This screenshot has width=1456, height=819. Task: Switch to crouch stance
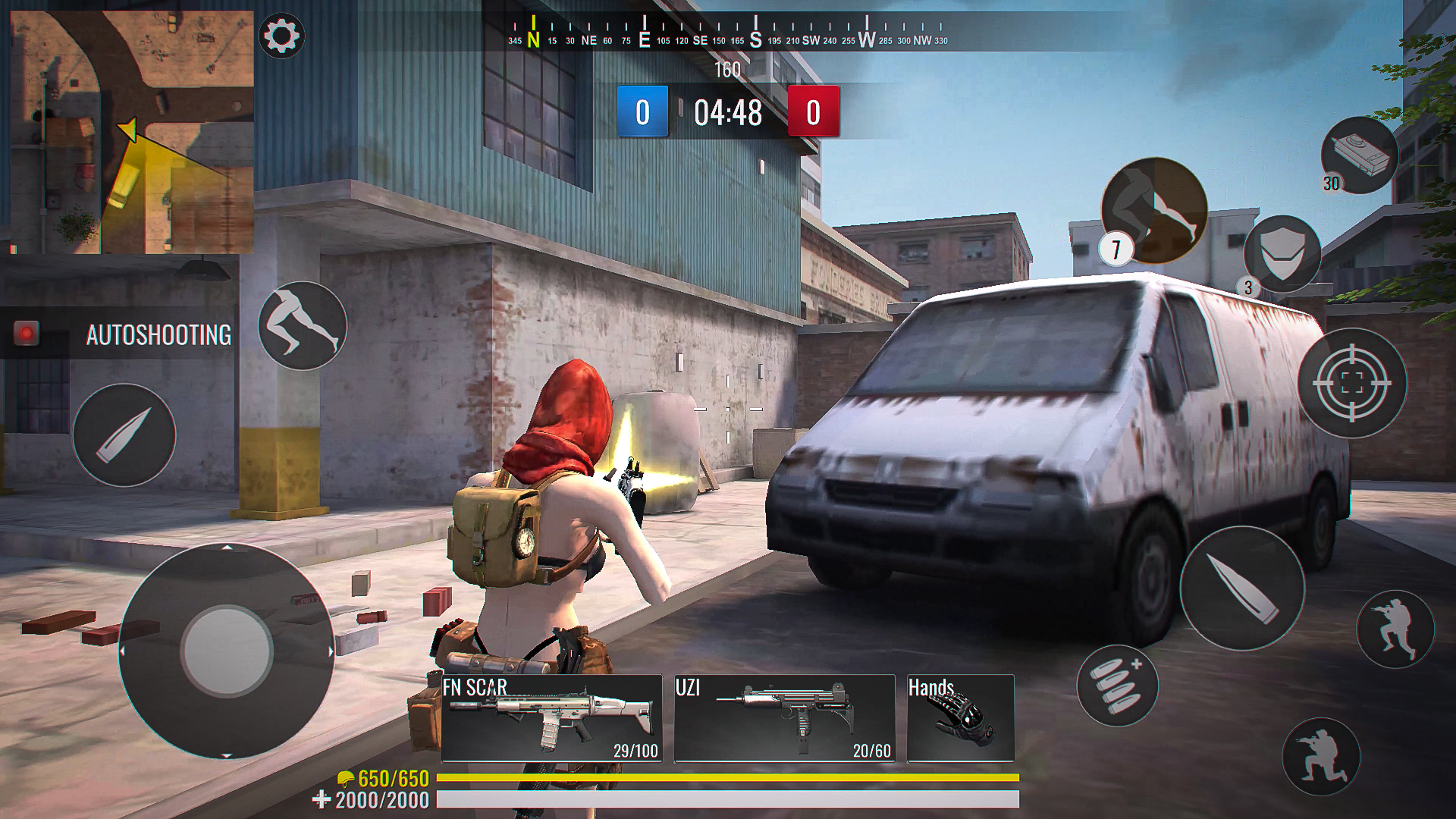pos(1320,756)
